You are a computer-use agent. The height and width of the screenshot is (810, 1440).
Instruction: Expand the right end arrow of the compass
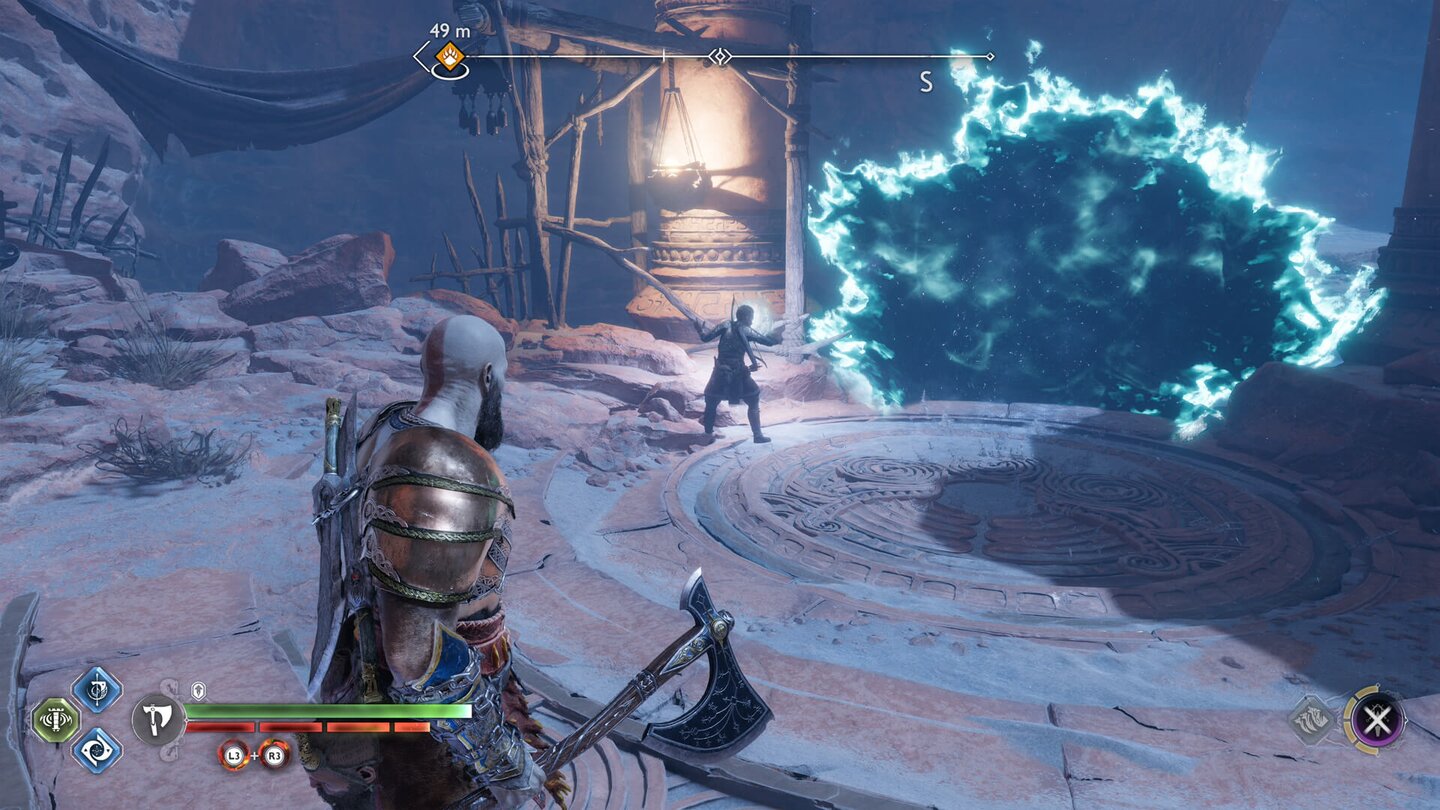(x=990, y=54)
